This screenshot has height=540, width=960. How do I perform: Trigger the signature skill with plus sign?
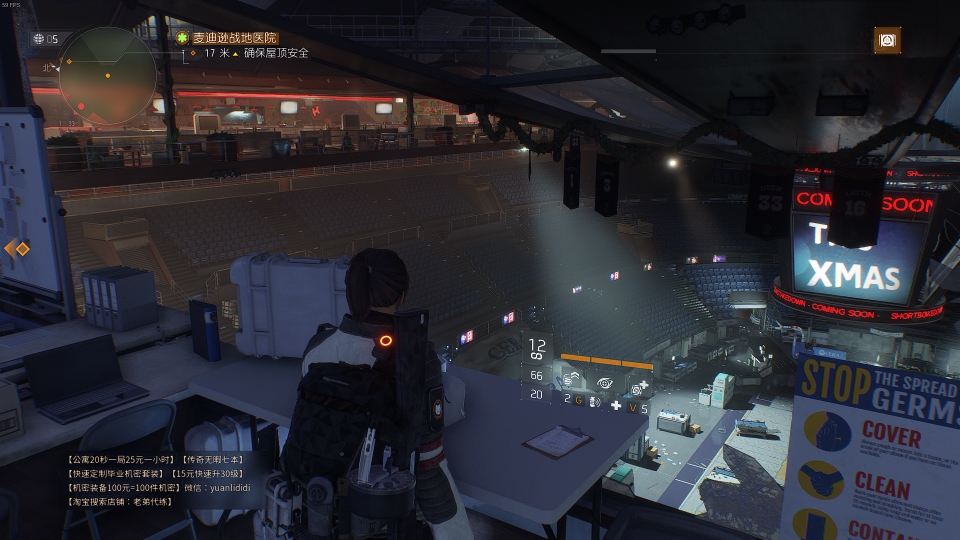637,388
